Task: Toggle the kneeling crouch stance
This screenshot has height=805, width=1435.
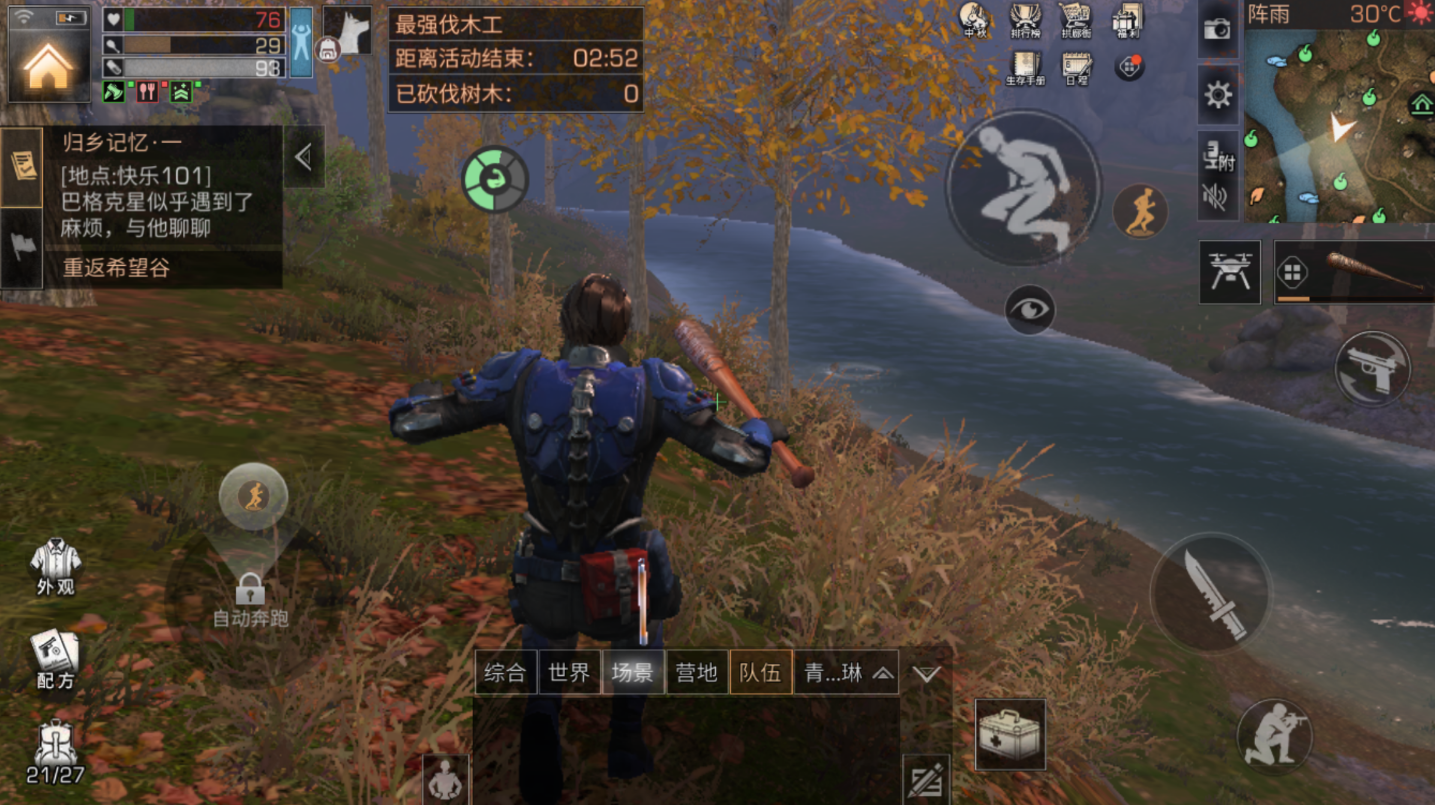Action: pos(1274,736)
